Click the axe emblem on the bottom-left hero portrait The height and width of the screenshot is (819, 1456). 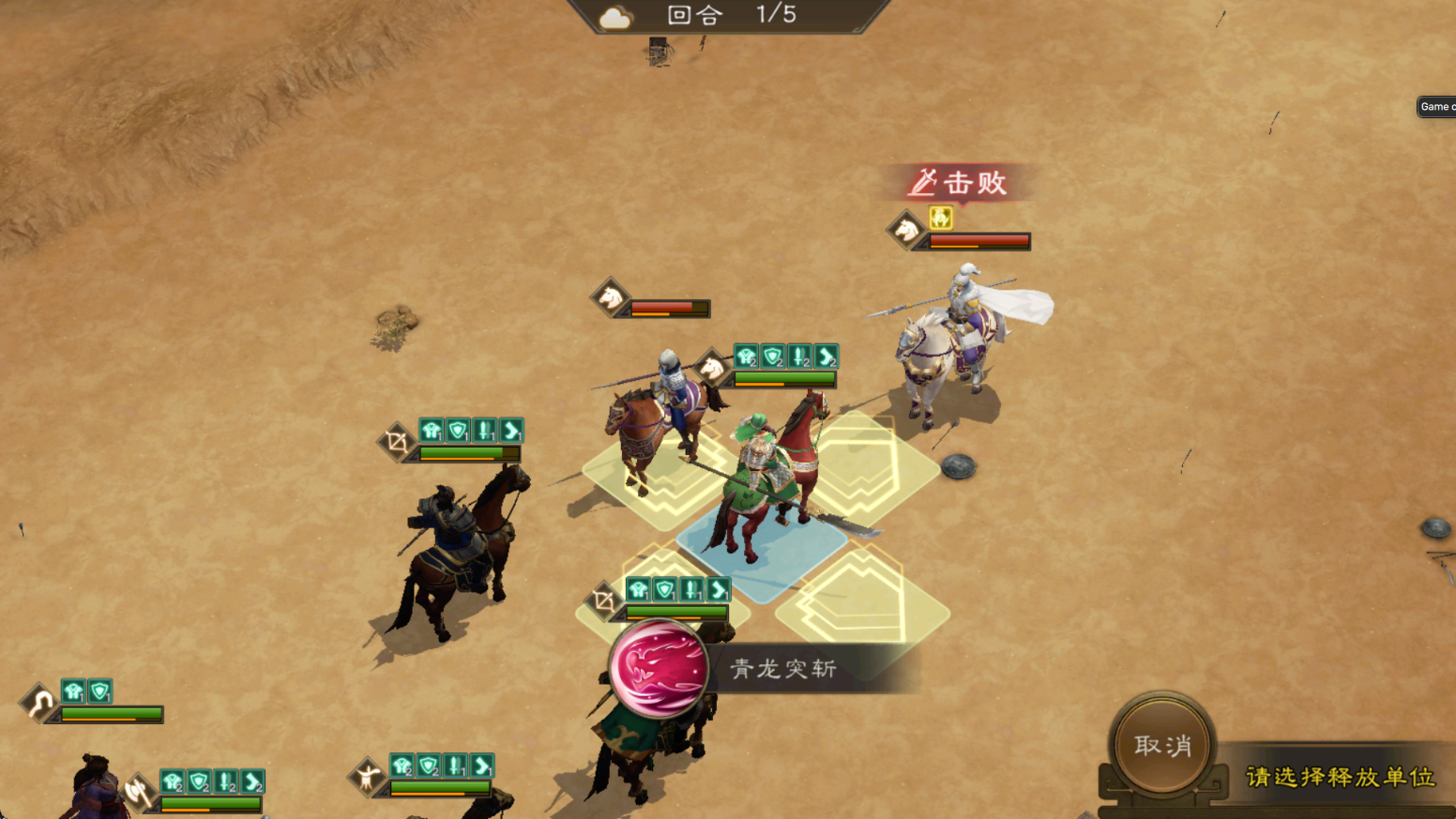coord(137,791)
